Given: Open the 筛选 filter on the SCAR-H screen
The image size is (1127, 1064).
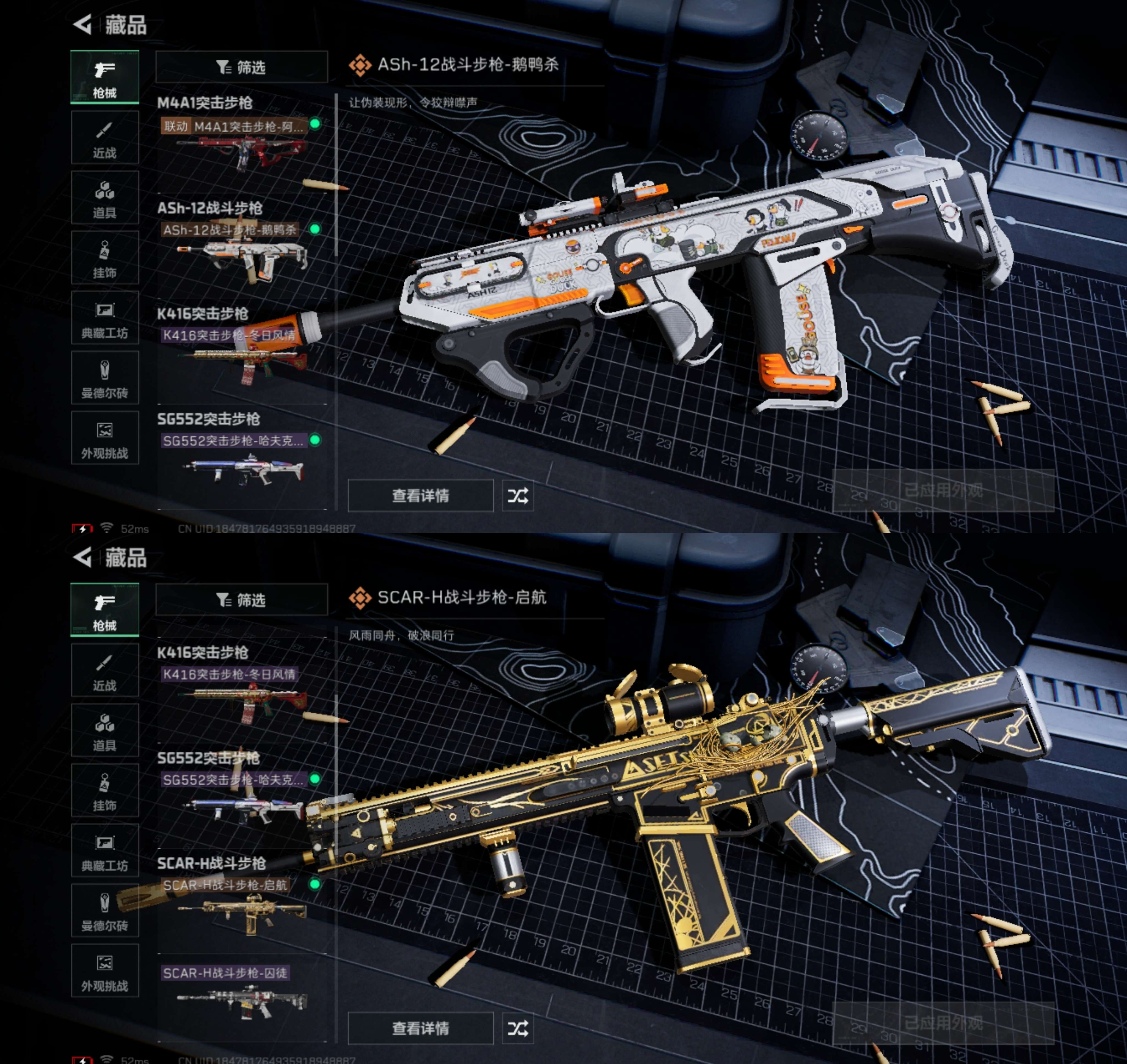Looking at the screenshot, I should (242, 600).
